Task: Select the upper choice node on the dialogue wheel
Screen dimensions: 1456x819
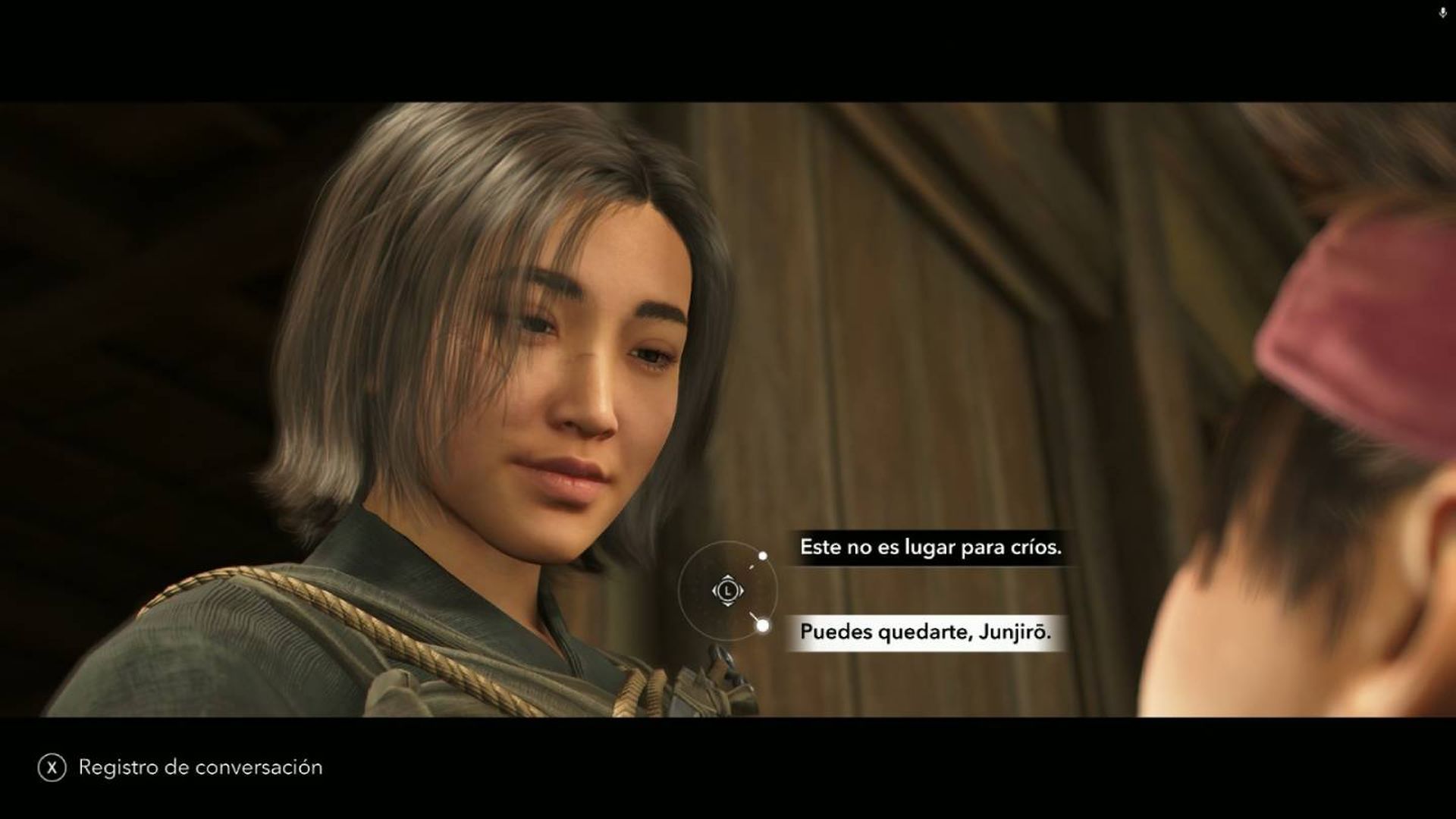Action: pyautogui.click(x=763, y=555)
